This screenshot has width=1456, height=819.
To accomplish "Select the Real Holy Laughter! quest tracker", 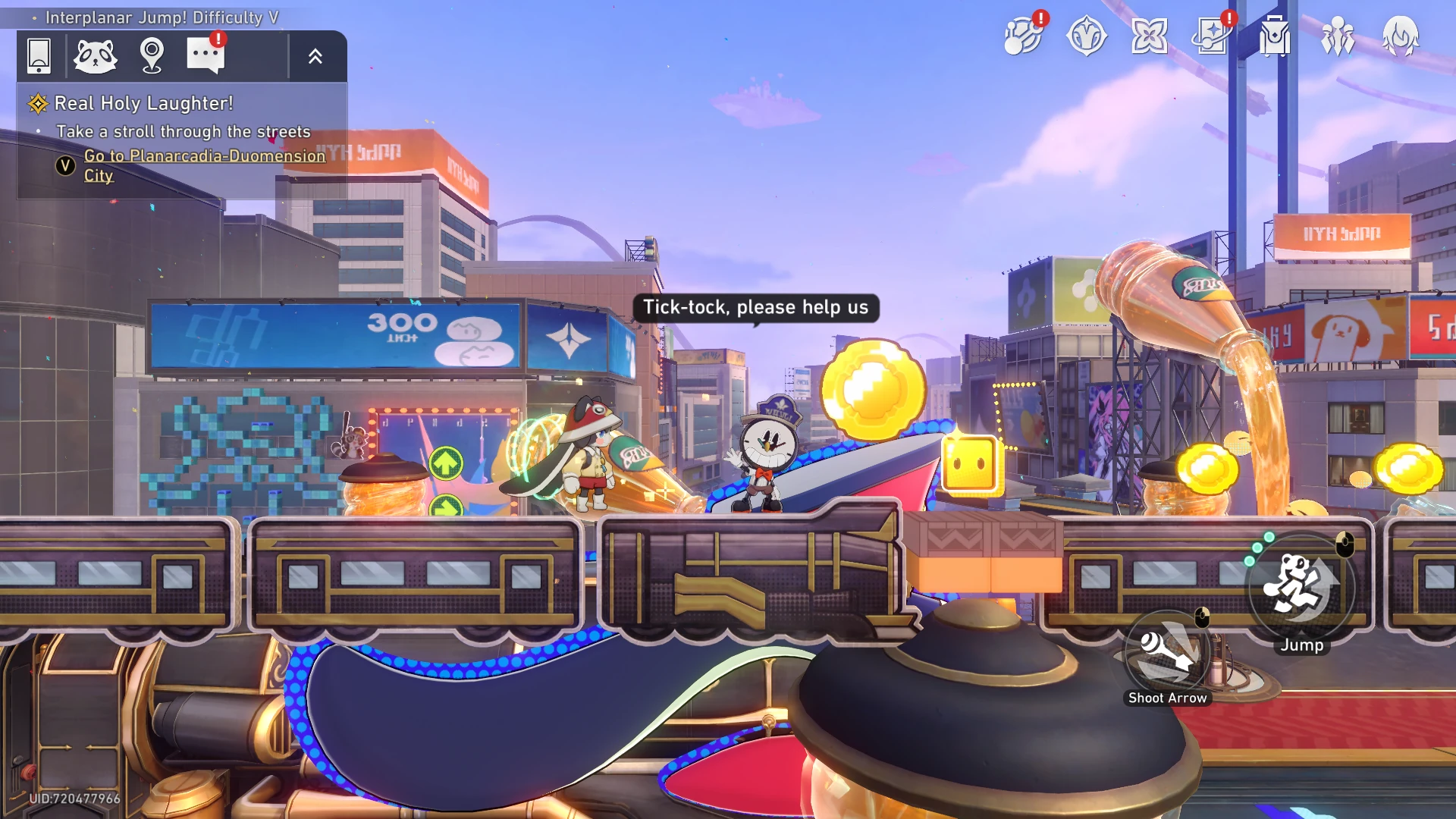I will point(144,103).
